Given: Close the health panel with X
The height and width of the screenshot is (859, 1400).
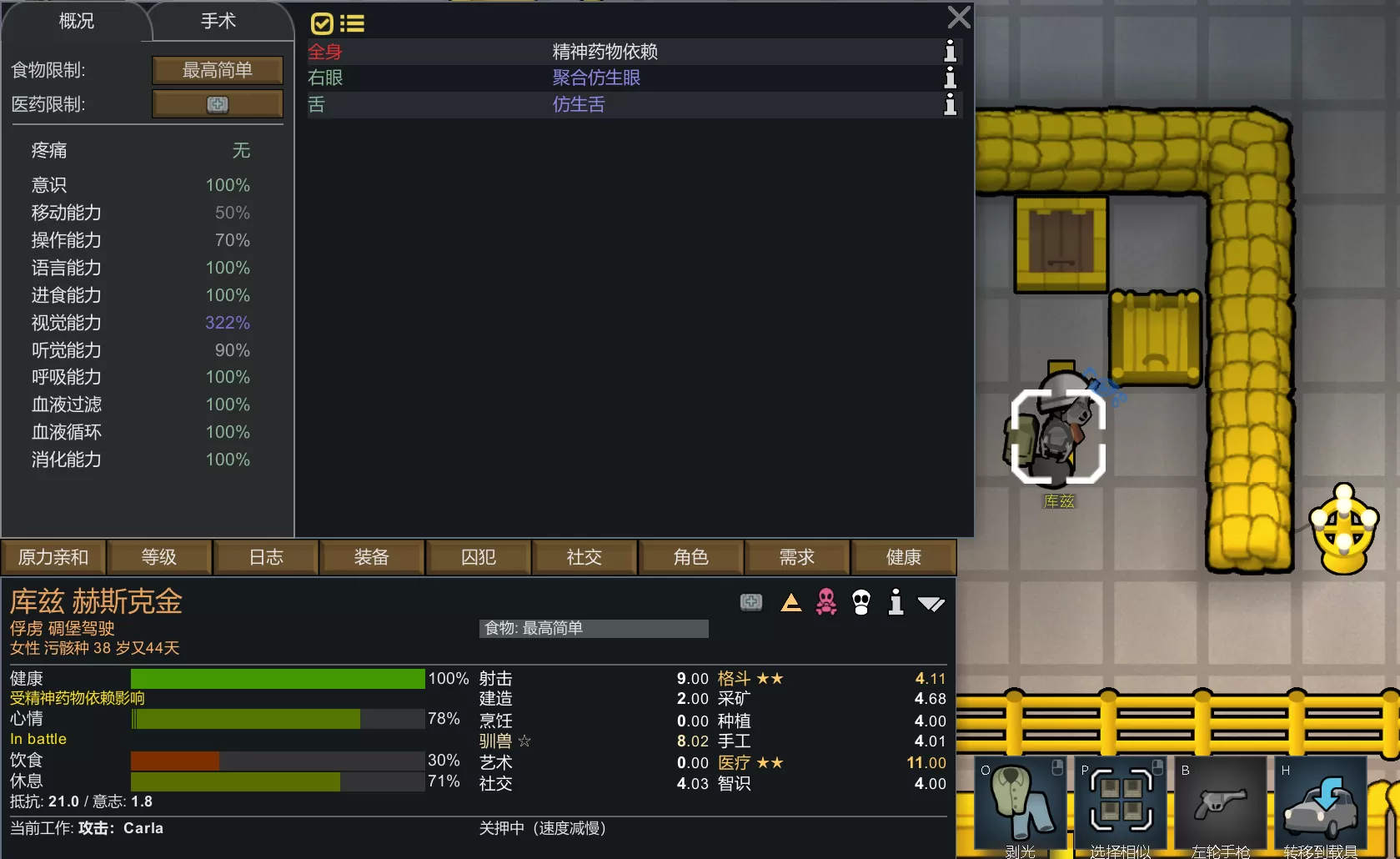Looking at the screenshot, I should point(959,18).
